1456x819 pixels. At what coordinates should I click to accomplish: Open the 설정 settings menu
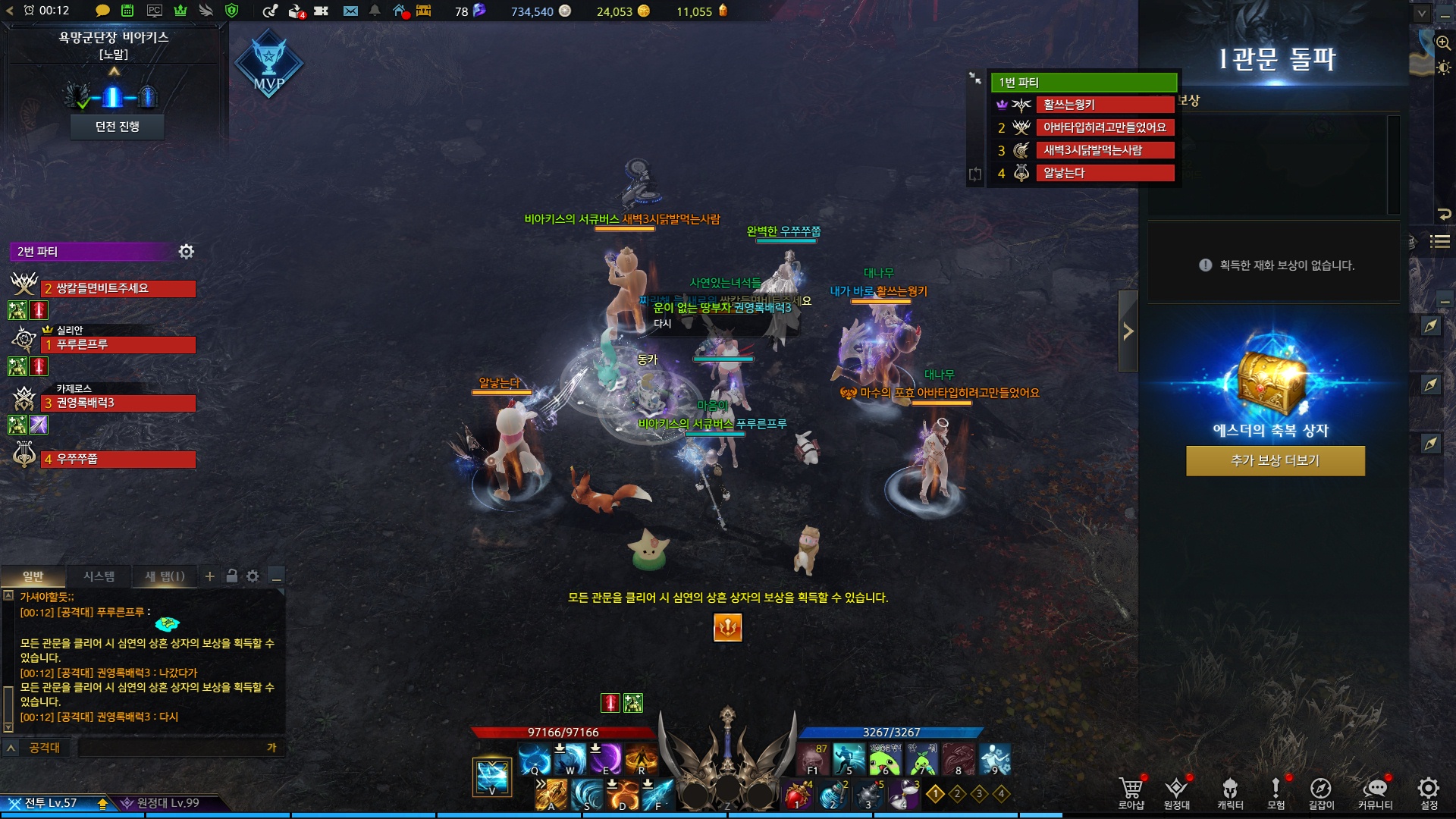coord(1429,792)
